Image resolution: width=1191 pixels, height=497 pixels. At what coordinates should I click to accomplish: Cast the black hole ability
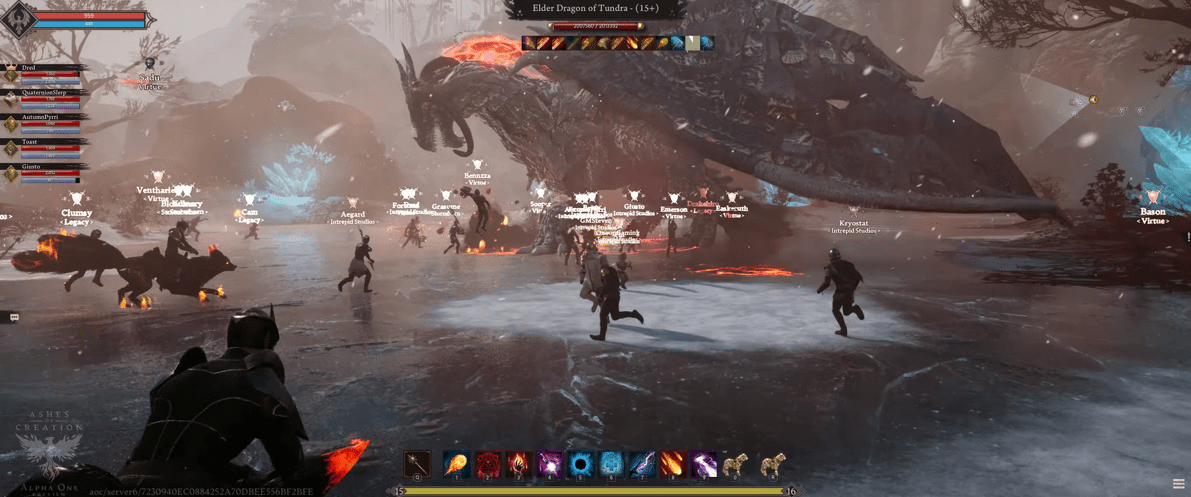580,464
